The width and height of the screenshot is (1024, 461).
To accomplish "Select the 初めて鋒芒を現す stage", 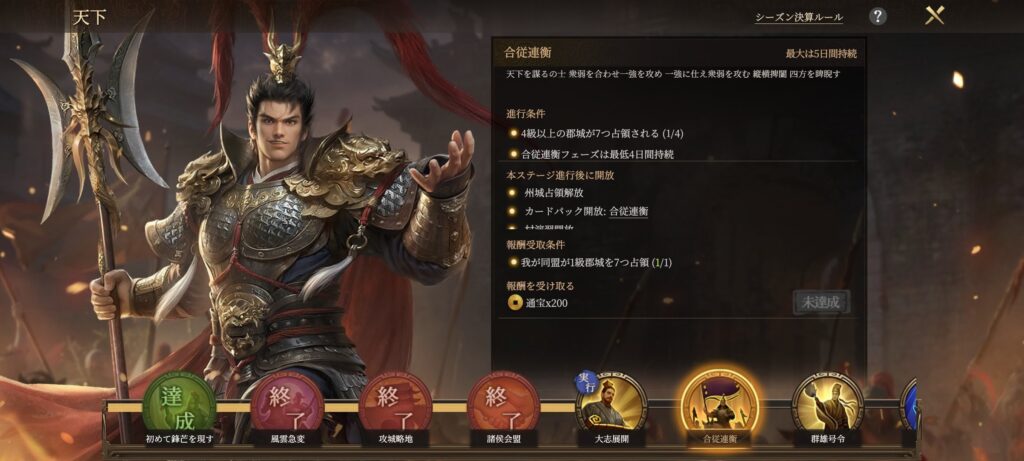I will tap(179, 407).
